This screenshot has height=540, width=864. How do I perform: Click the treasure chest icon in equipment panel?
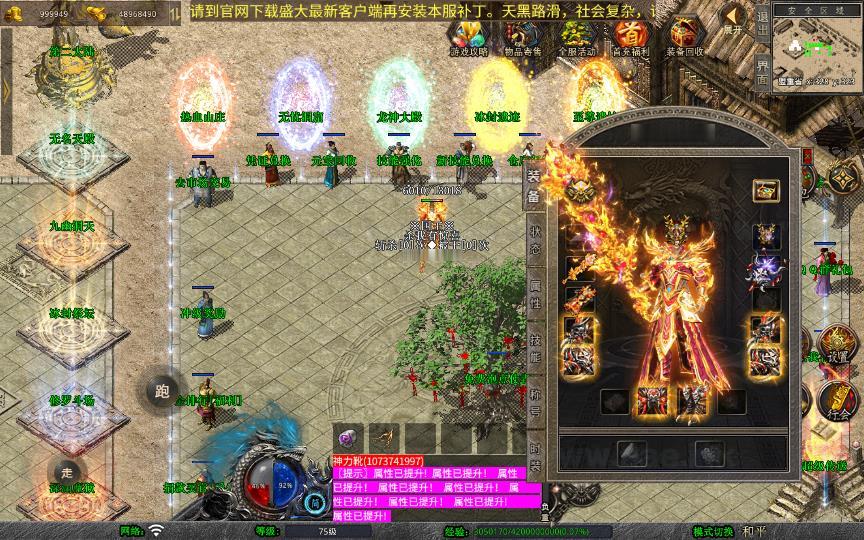[x=766, y=189]
